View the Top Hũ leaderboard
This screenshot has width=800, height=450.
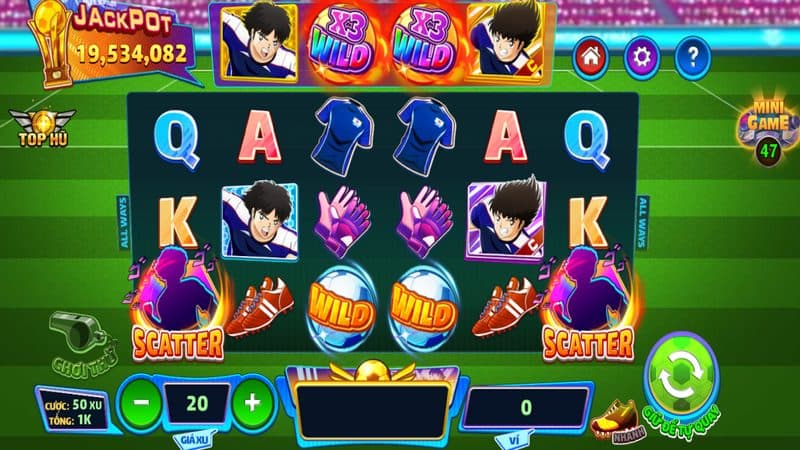(29, 126)
